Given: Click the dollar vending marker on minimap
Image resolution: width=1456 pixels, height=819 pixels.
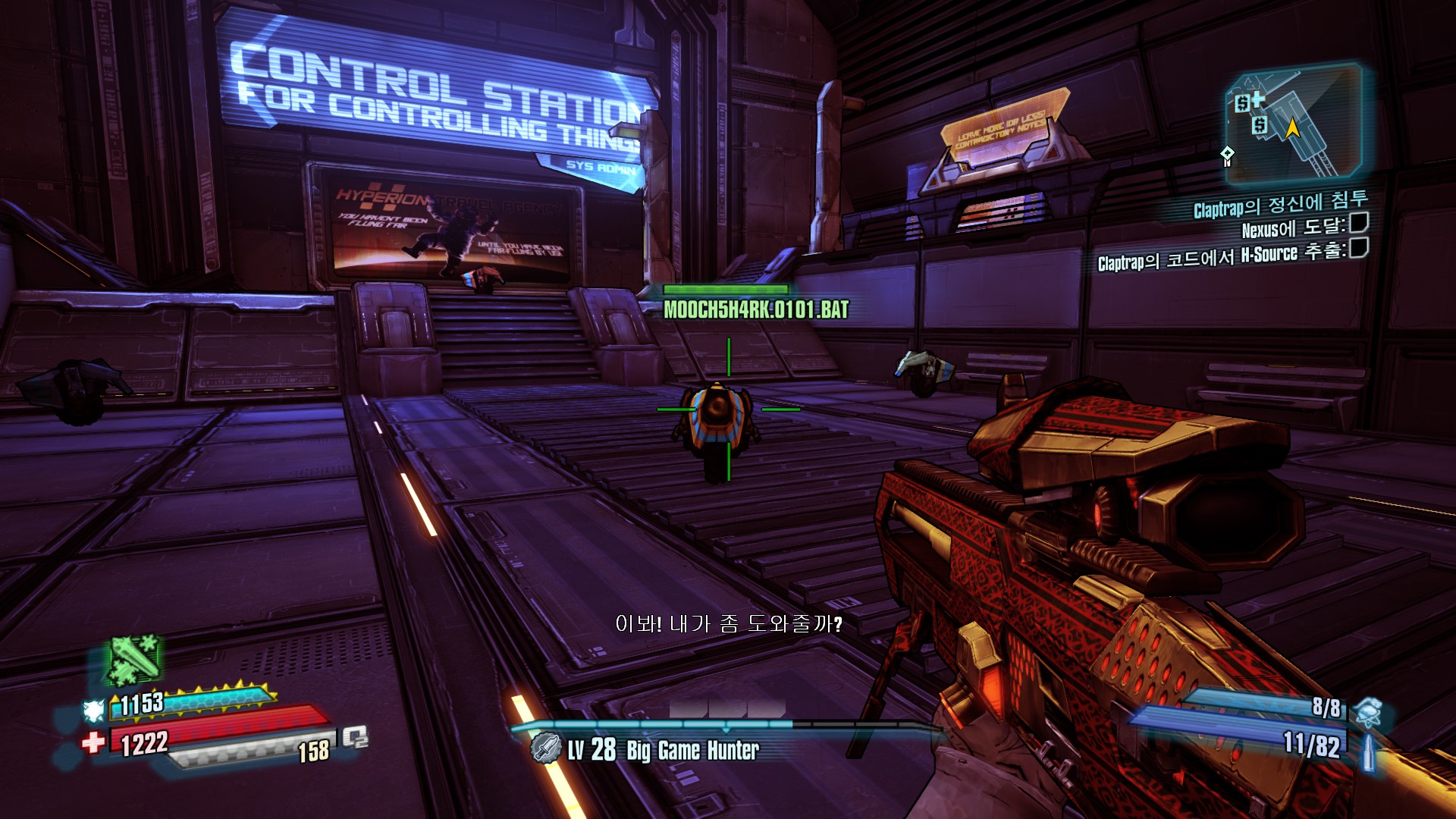Looking at the screenshot, I should pyautogui.click(x=1259, y=124).
